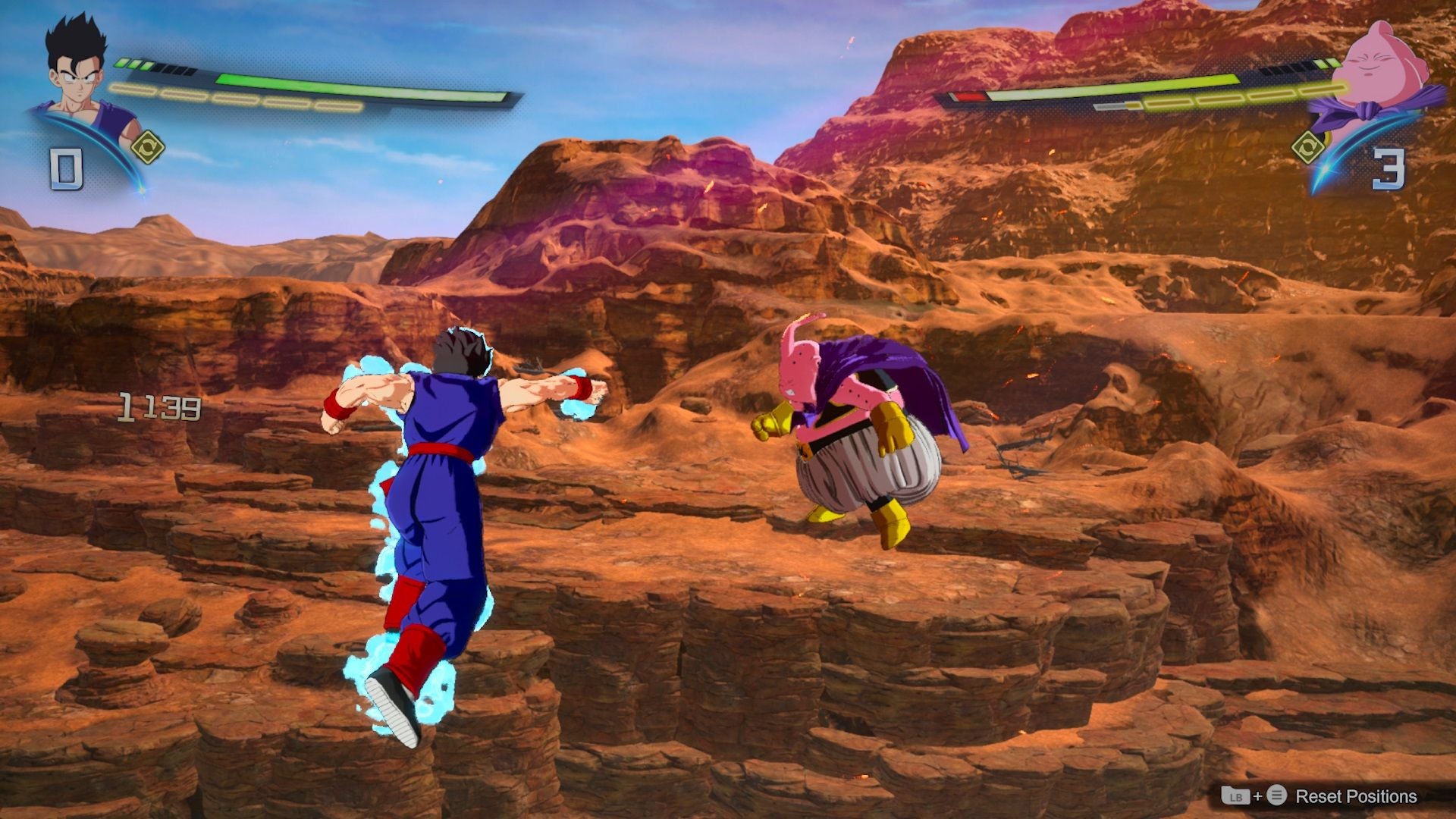Image resolution: width=1456 pixels, height=819 pixels.
Task: Click Gohan's yellow ki gauge pips
Action: pos(227,97)
